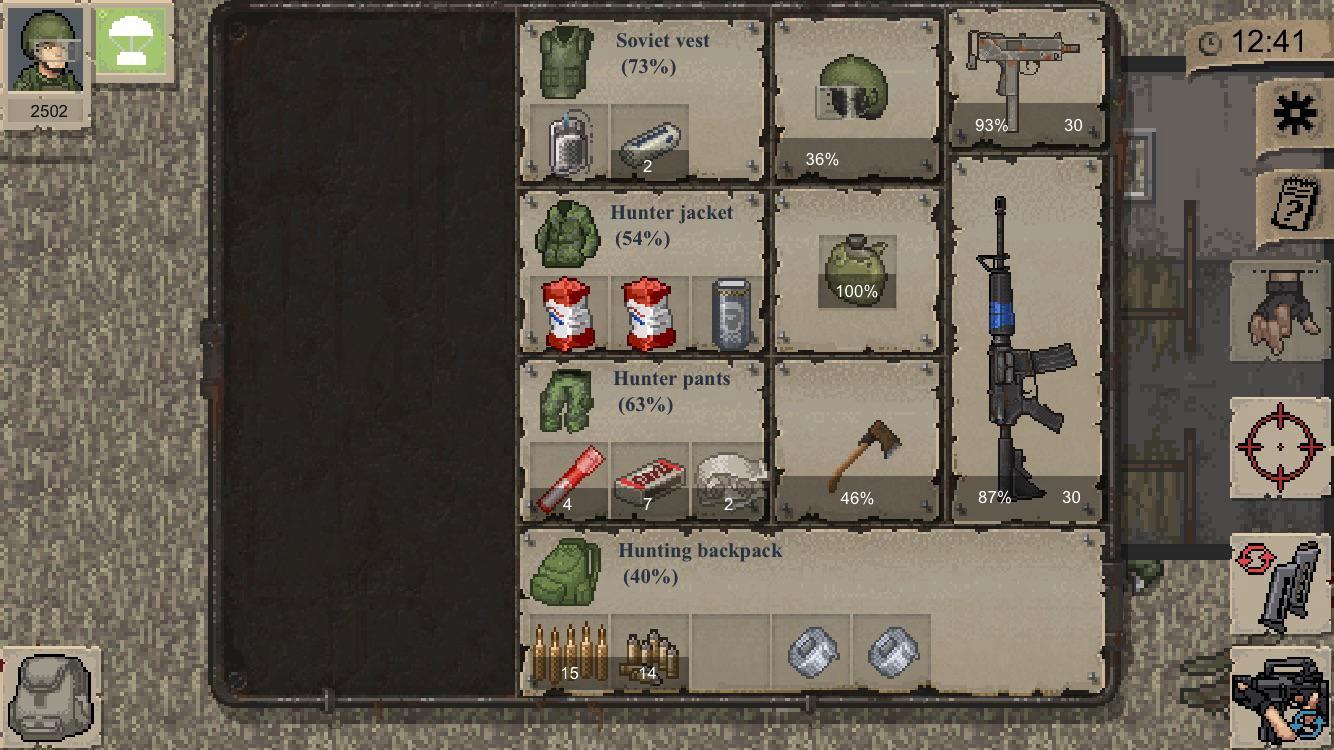Choose the submachine gun weapon slot
The image size is (1334, 750).
tap(1025, 80)
